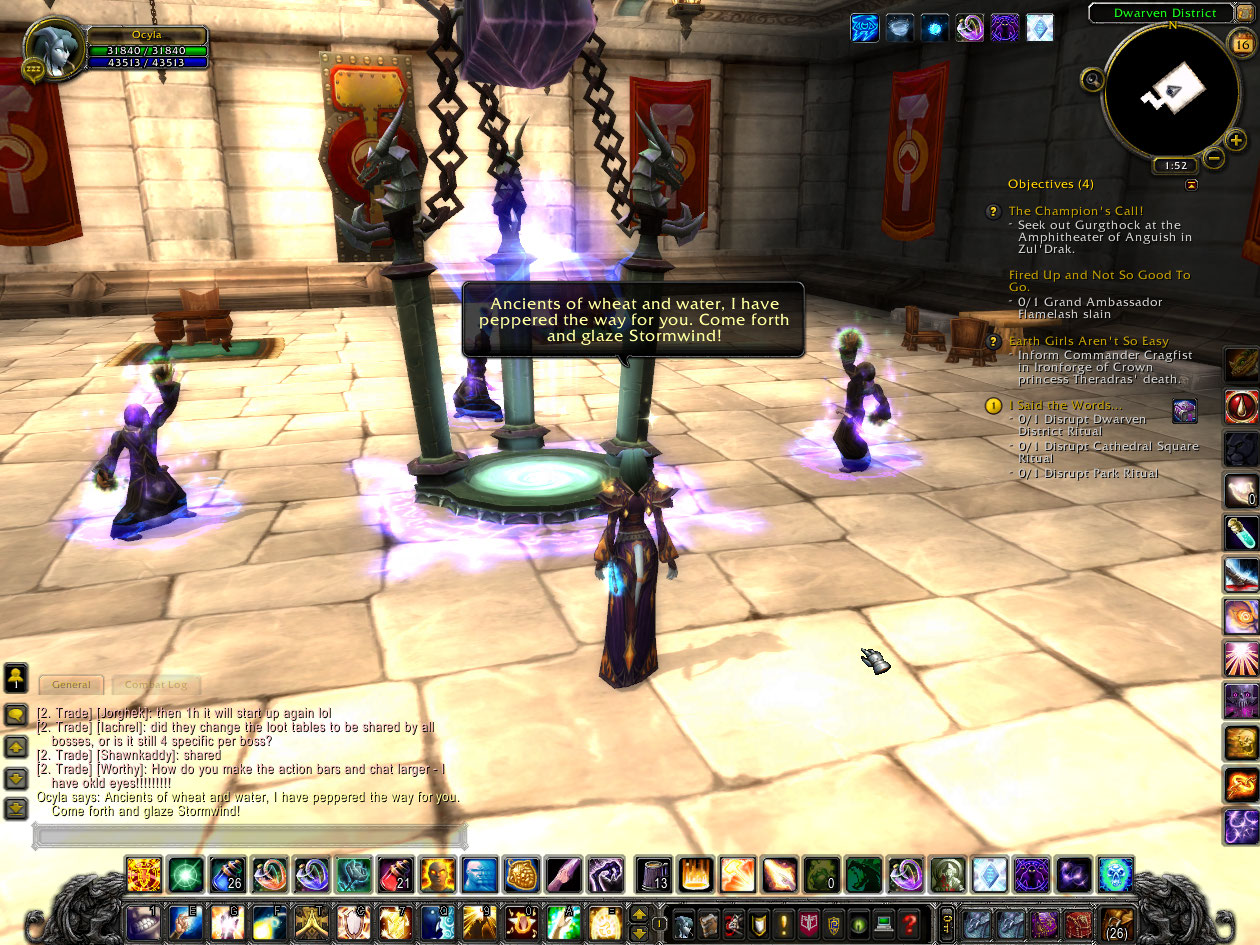Open the calendar showing day 16
Image resolution: width=1260 pixels, height=945 pixels.
pos(1241,44)
